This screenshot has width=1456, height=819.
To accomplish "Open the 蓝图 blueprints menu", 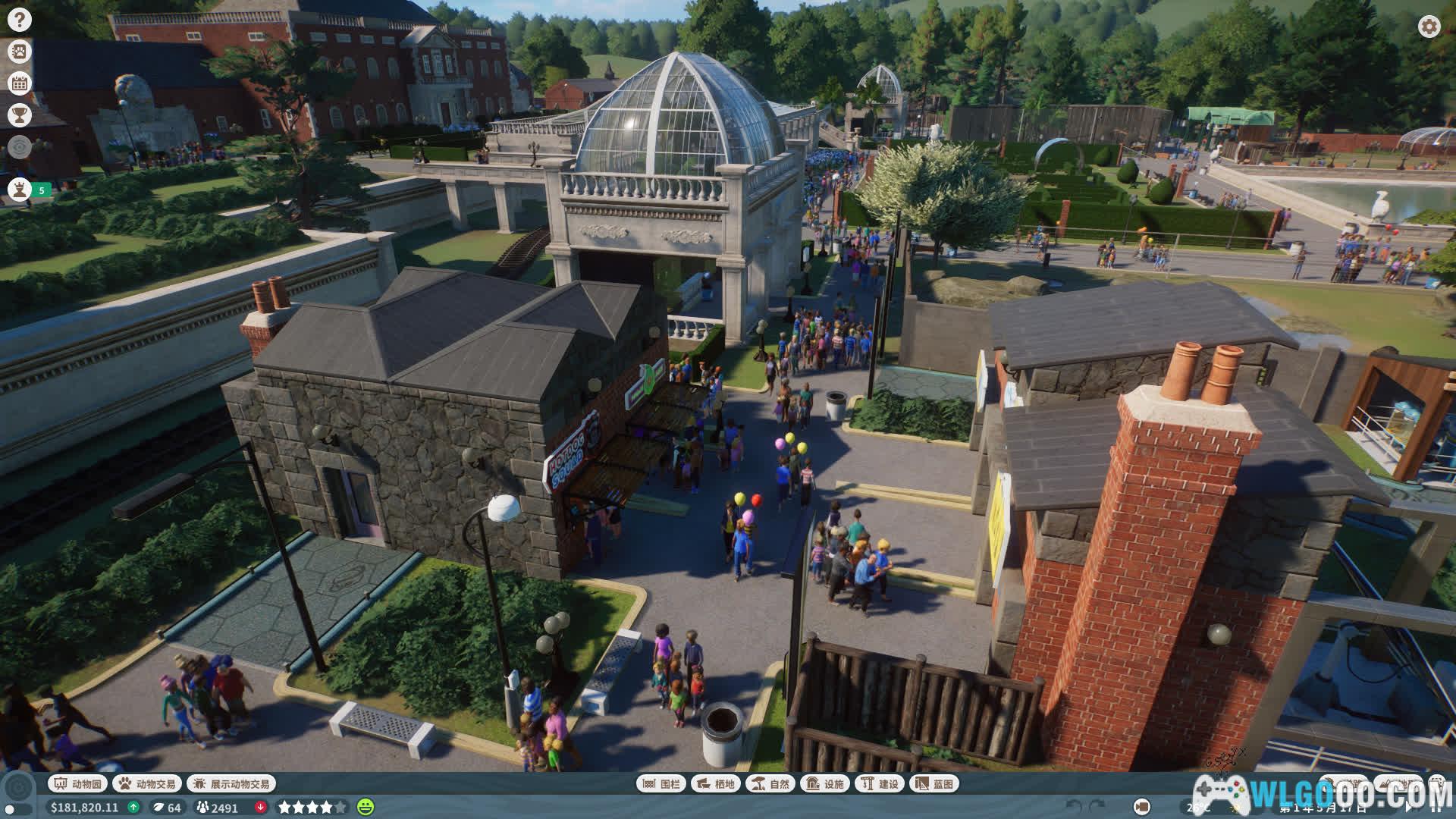I will pyautogui.click(x=934, y=783).
